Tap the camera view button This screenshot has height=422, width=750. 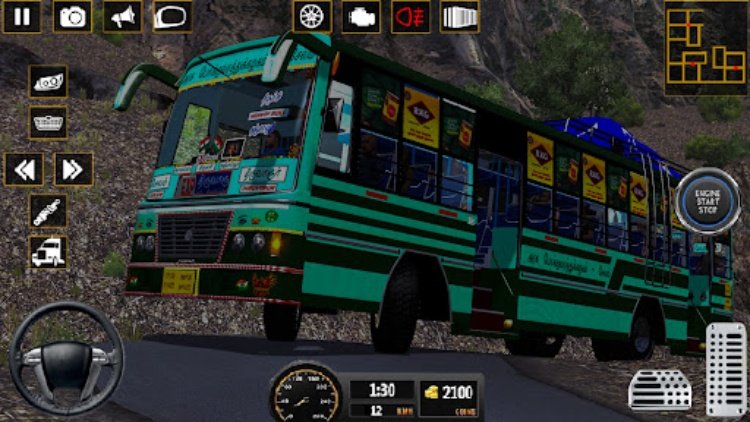(72, 16)
